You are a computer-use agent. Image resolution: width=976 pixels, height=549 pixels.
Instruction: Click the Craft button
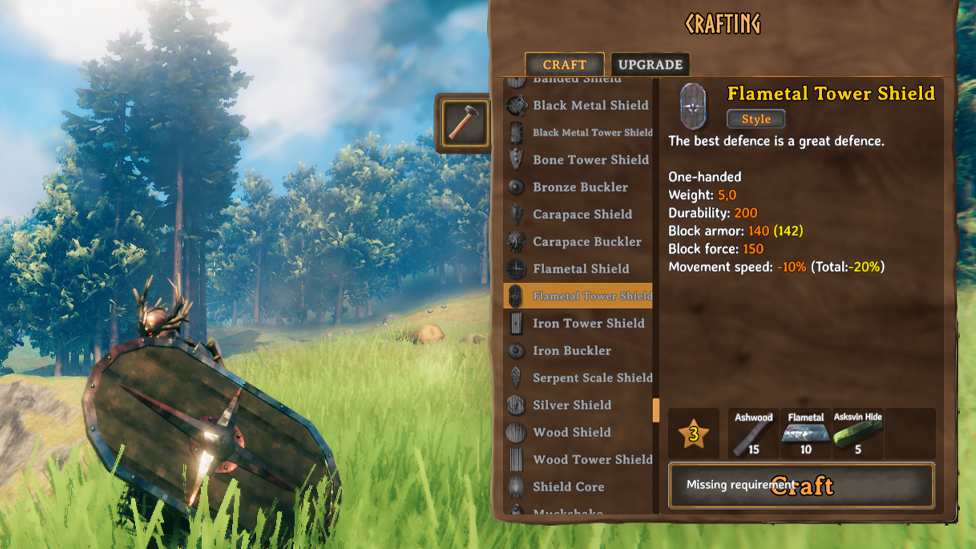click(x=801, y=486)
